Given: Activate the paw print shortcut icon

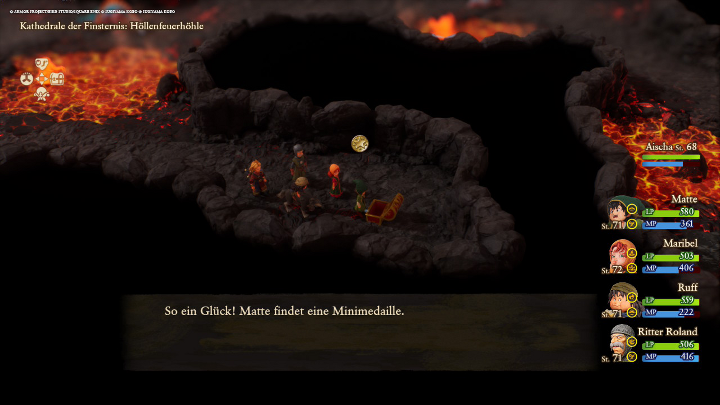Looking at the screenshot, I should (x=27, y=78).
